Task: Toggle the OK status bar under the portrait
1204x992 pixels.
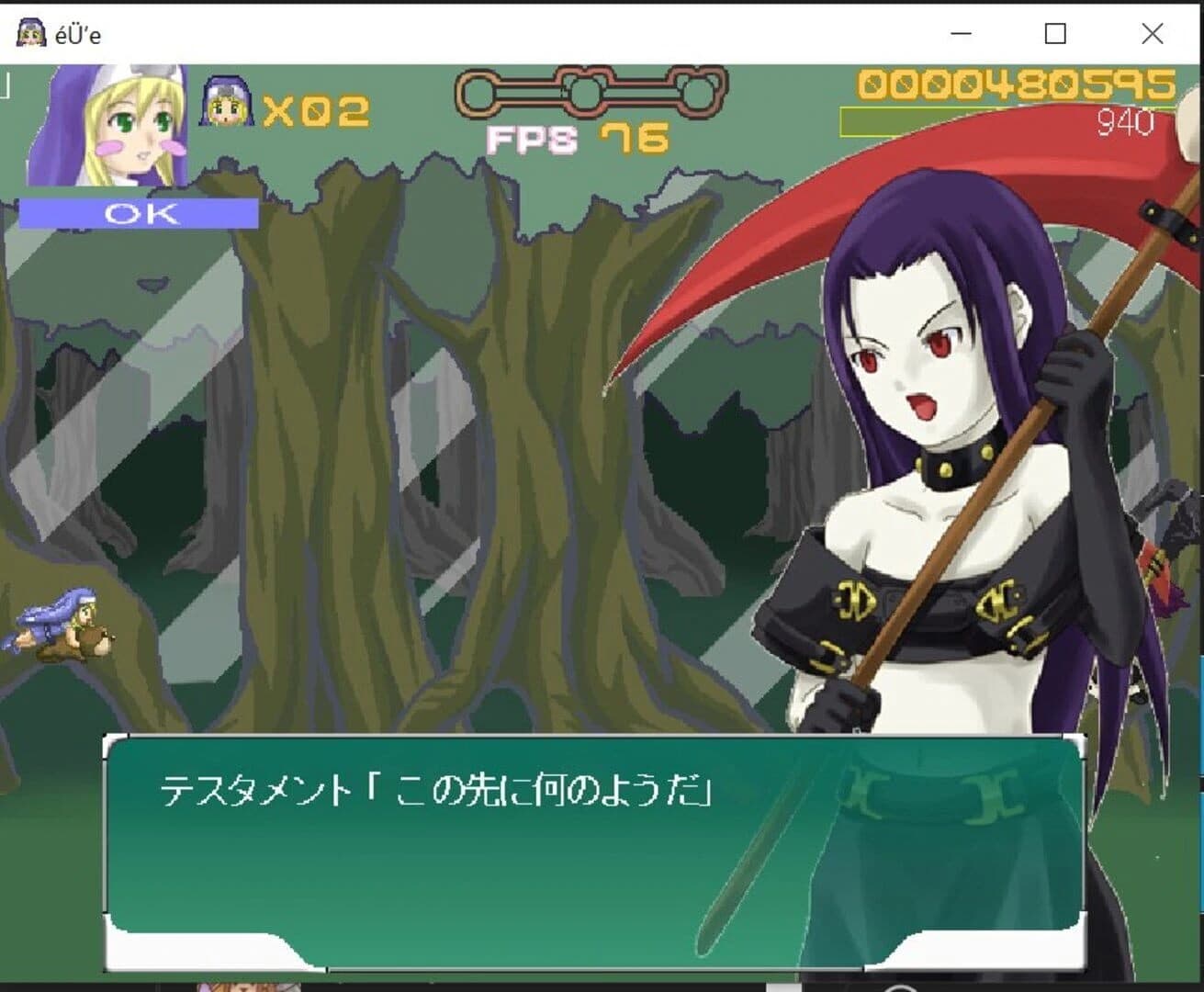Action: (141, 214)
